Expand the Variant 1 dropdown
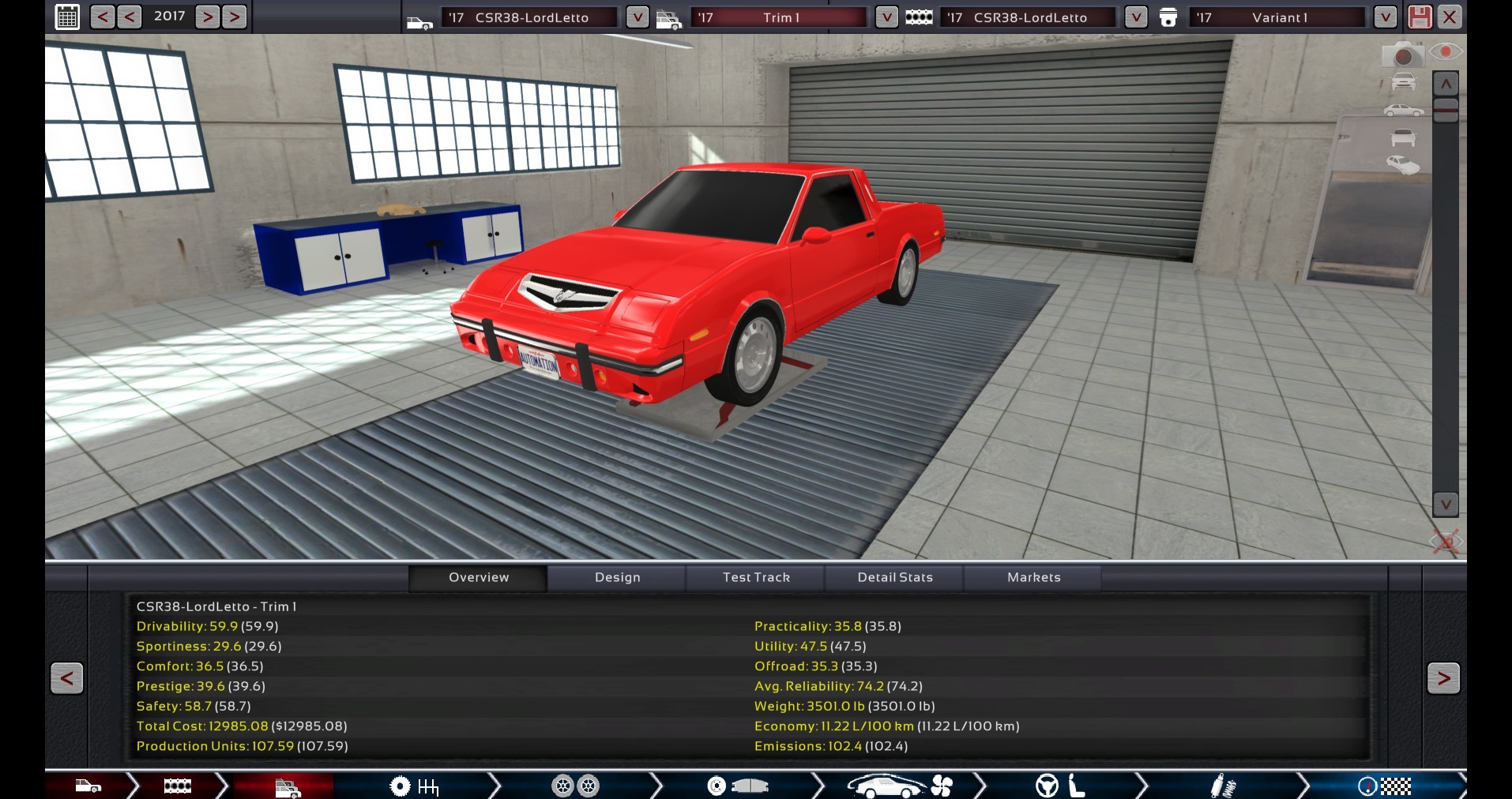 [1385, 17]
